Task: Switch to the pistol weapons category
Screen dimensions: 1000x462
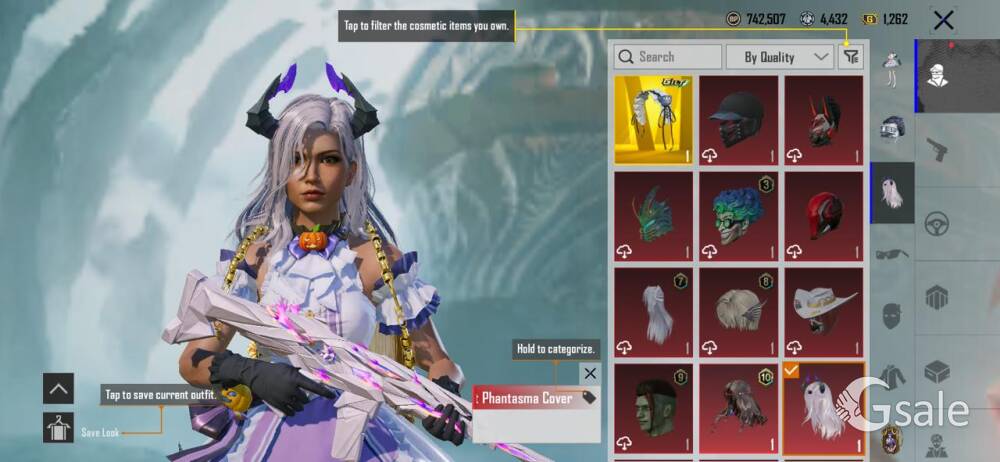Action: point(937,149)
